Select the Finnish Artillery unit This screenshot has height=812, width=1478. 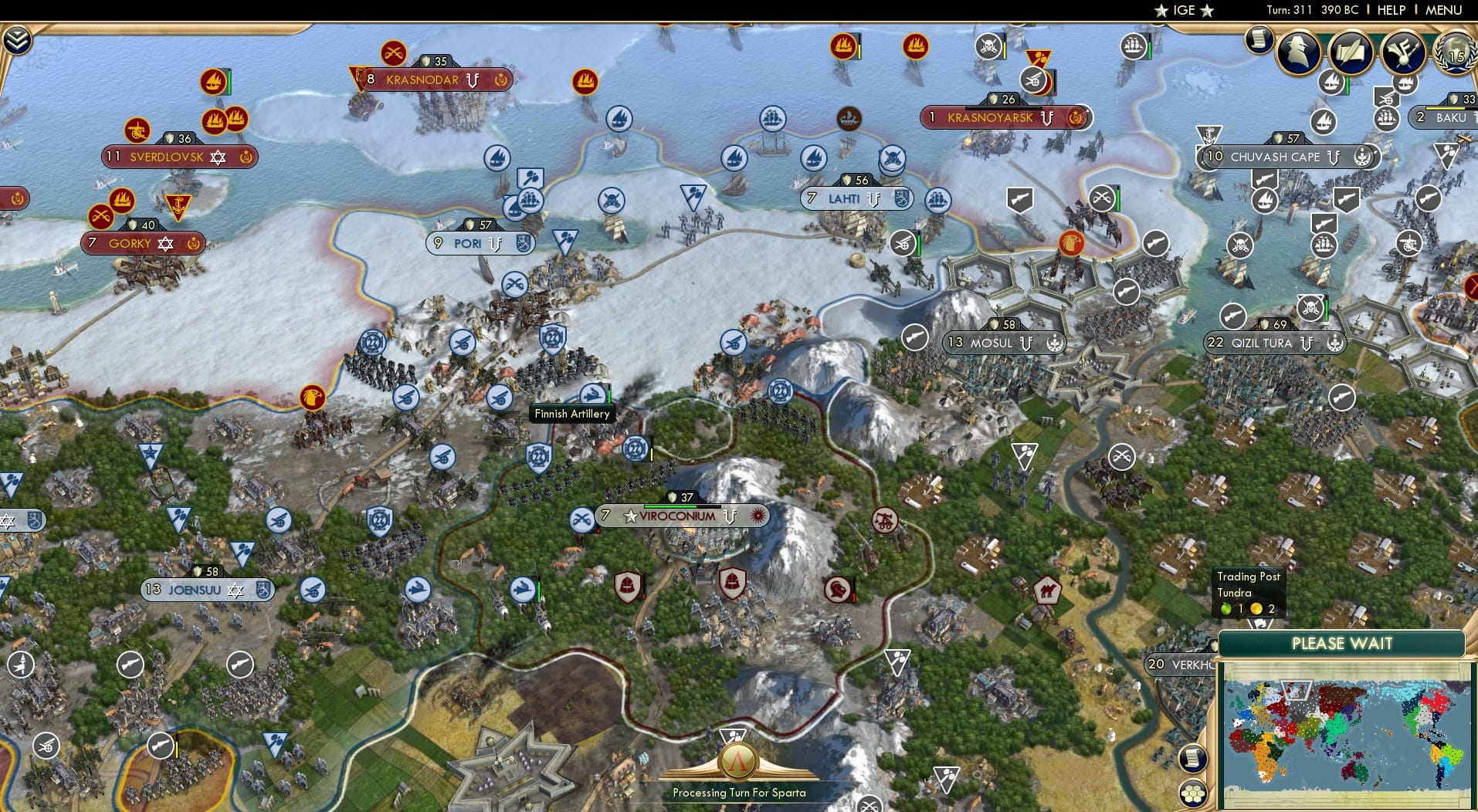click(592, 392)
